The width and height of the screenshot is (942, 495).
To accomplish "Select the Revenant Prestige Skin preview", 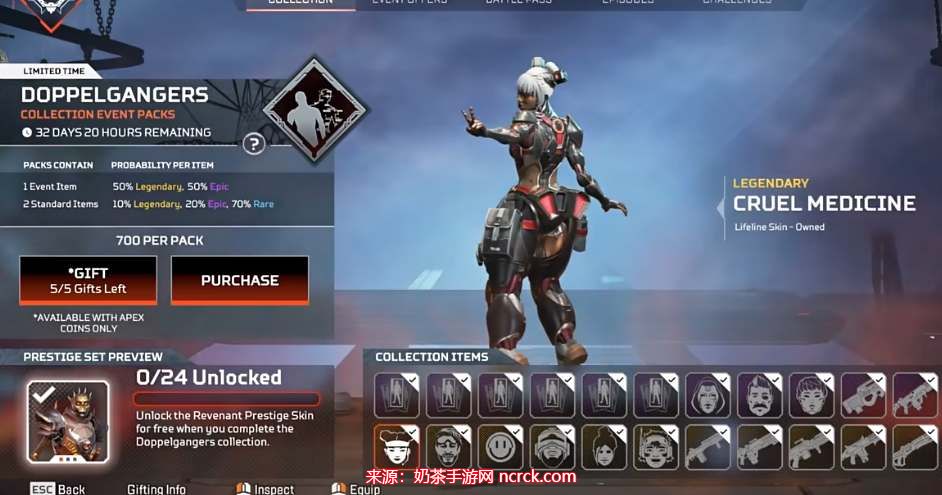I will click(68, 421).
